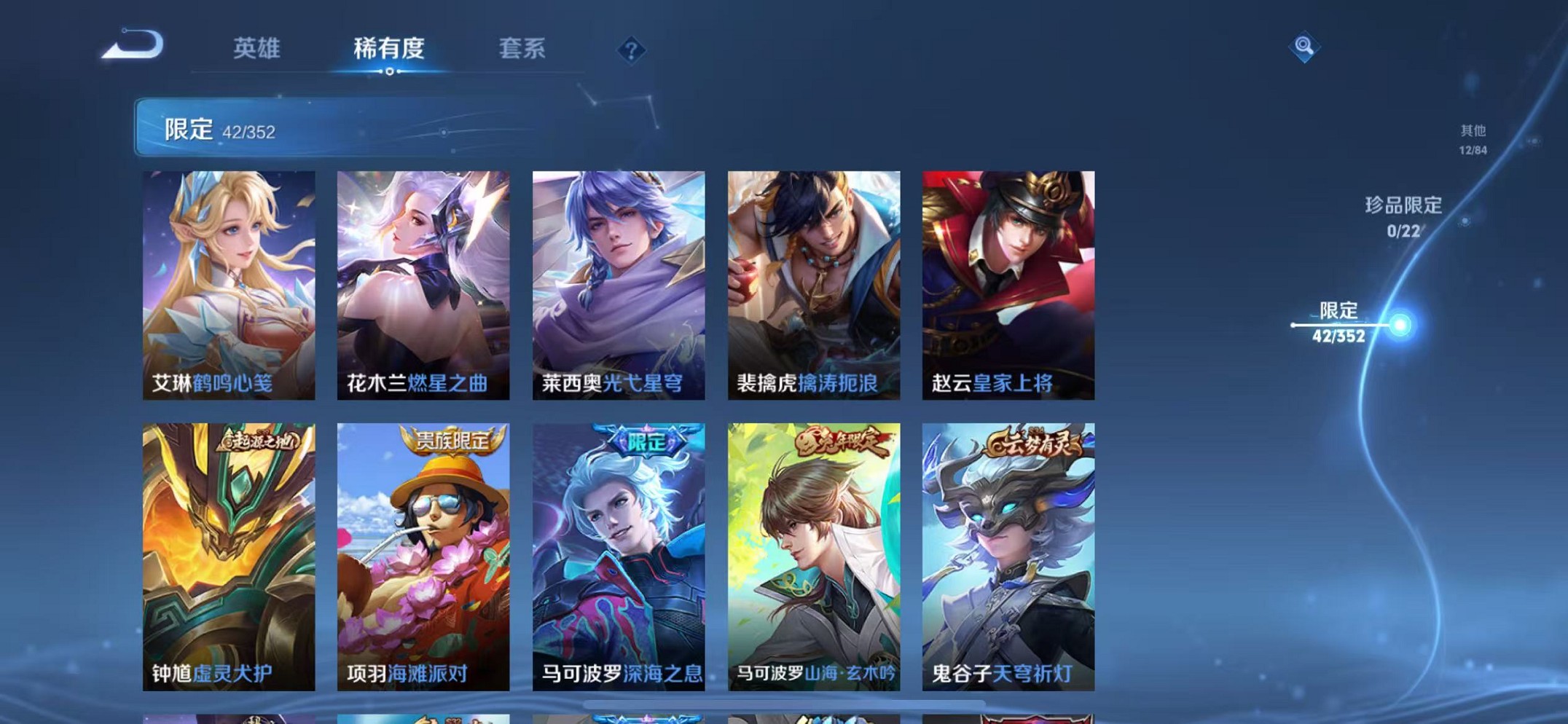Switch to the 英雄 tab
The width and height of the screenshot is (1568, 724).
(254, 50)
